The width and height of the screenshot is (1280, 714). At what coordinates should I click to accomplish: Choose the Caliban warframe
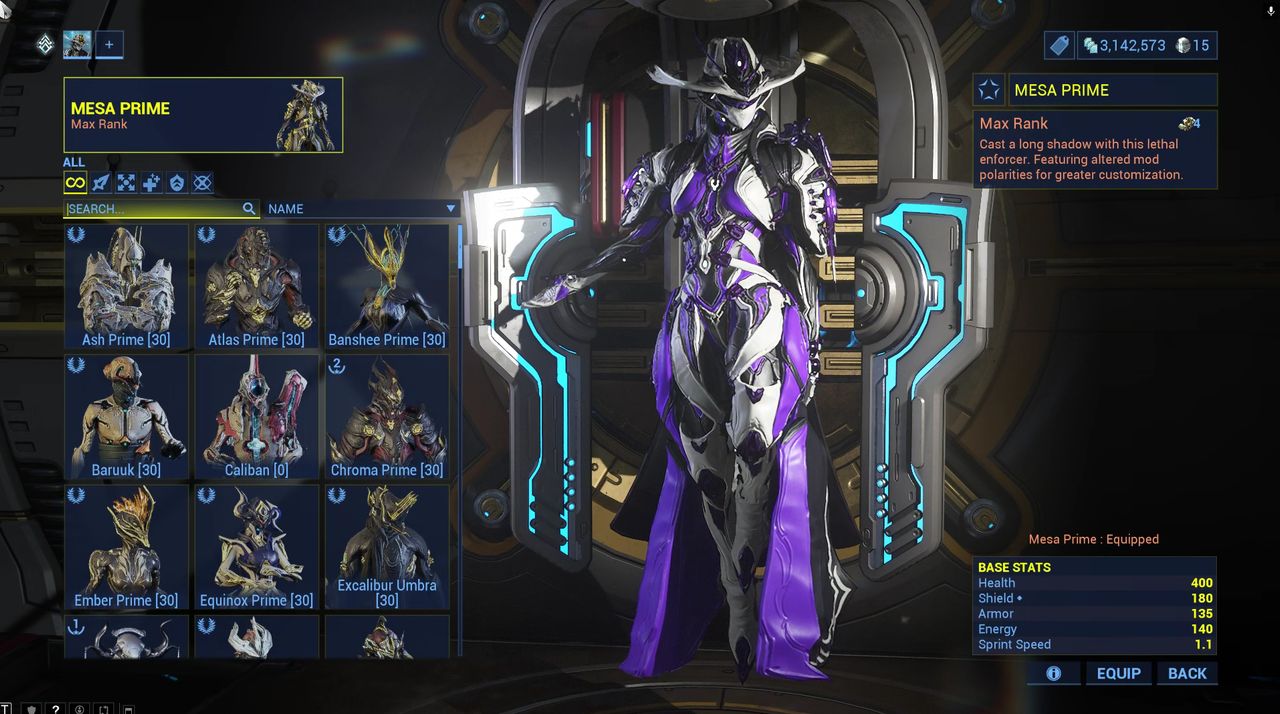(256, 416)
